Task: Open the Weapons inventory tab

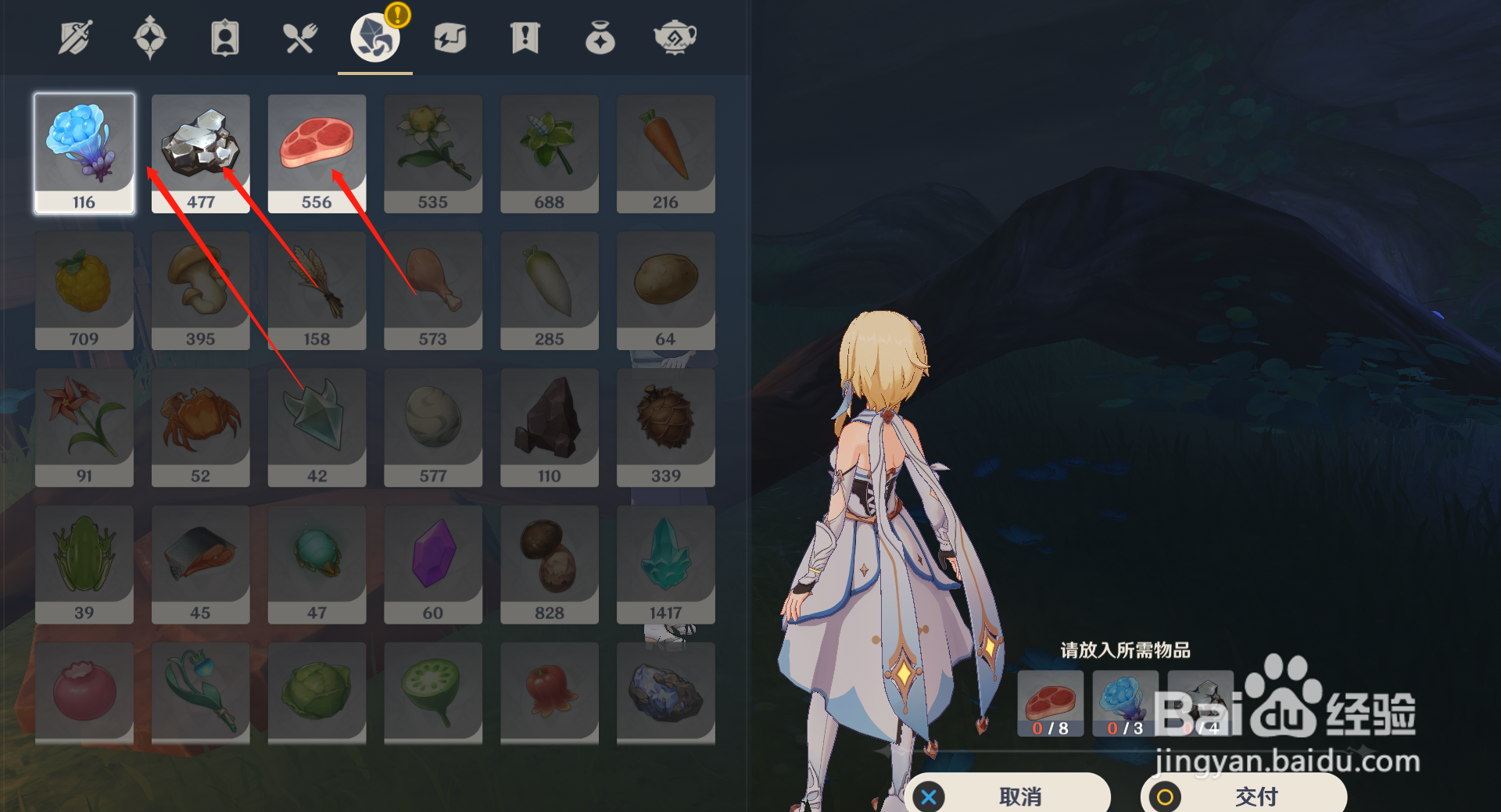Action: 74,35
